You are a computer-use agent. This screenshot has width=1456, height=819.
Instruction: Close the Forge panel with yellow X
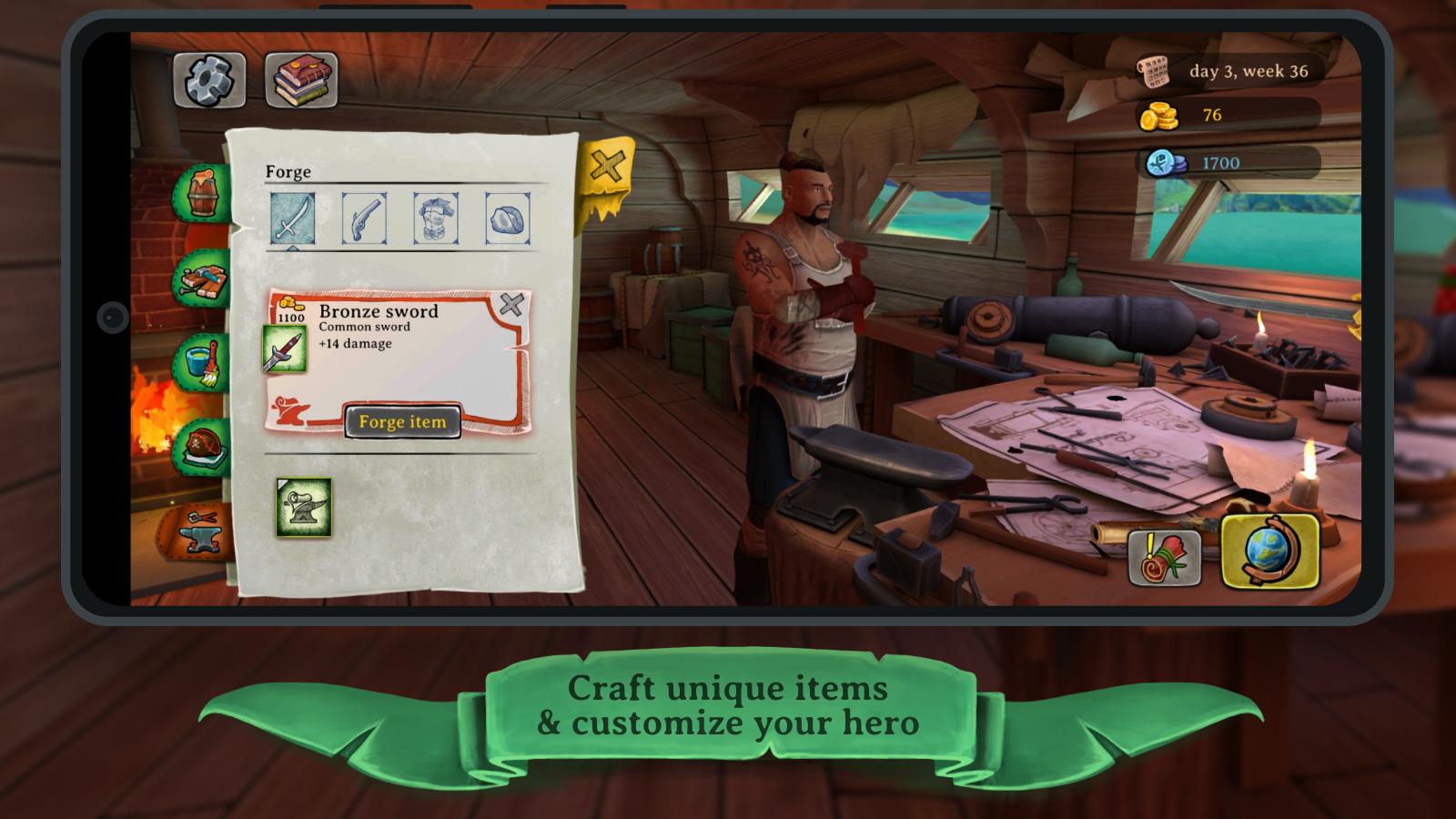606,168
